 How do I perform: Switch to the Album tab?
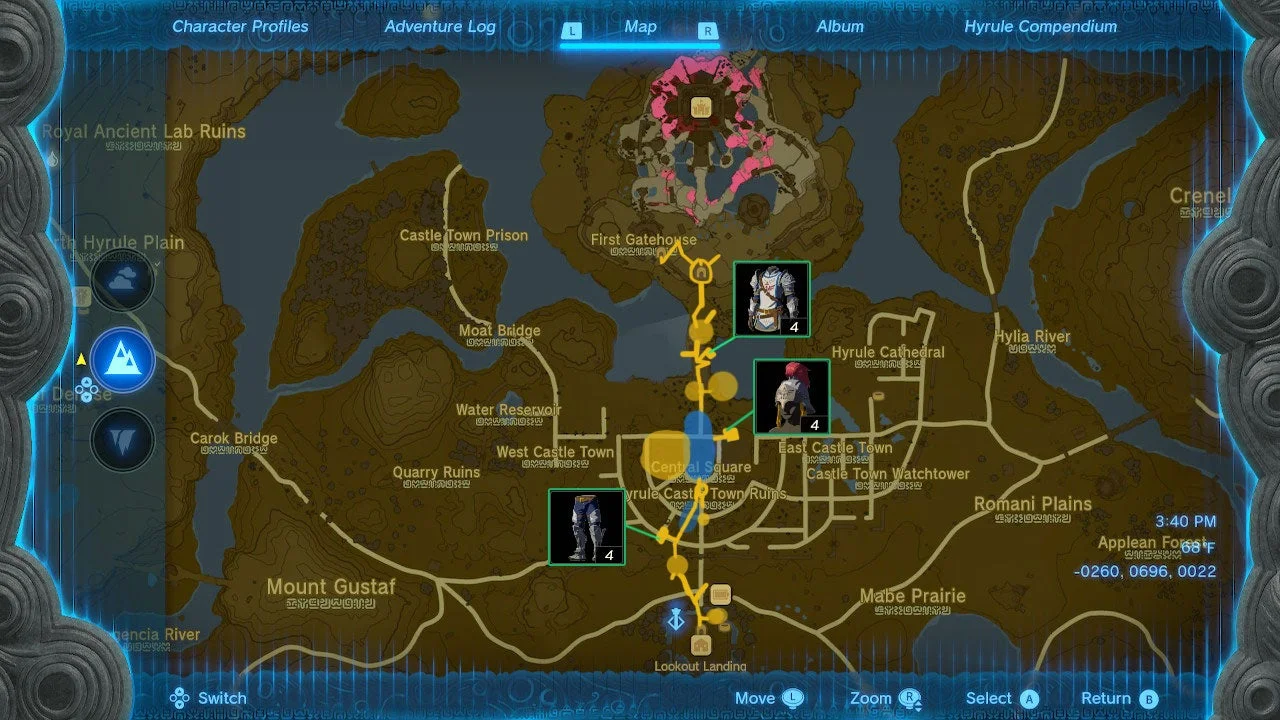(x=840, y=26)
